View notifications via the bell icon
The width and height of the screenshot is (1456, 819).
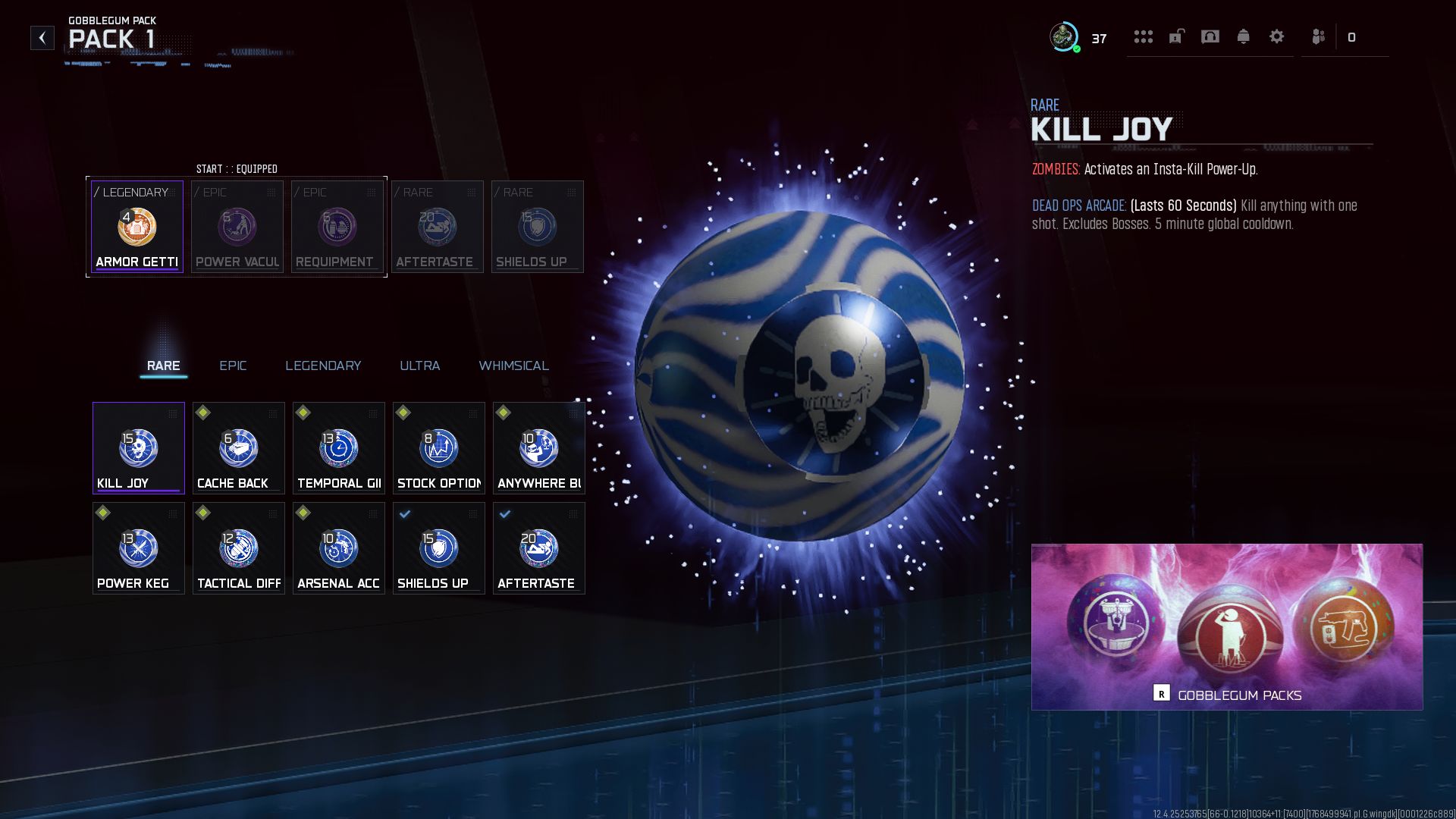[x=1243, y=36]
